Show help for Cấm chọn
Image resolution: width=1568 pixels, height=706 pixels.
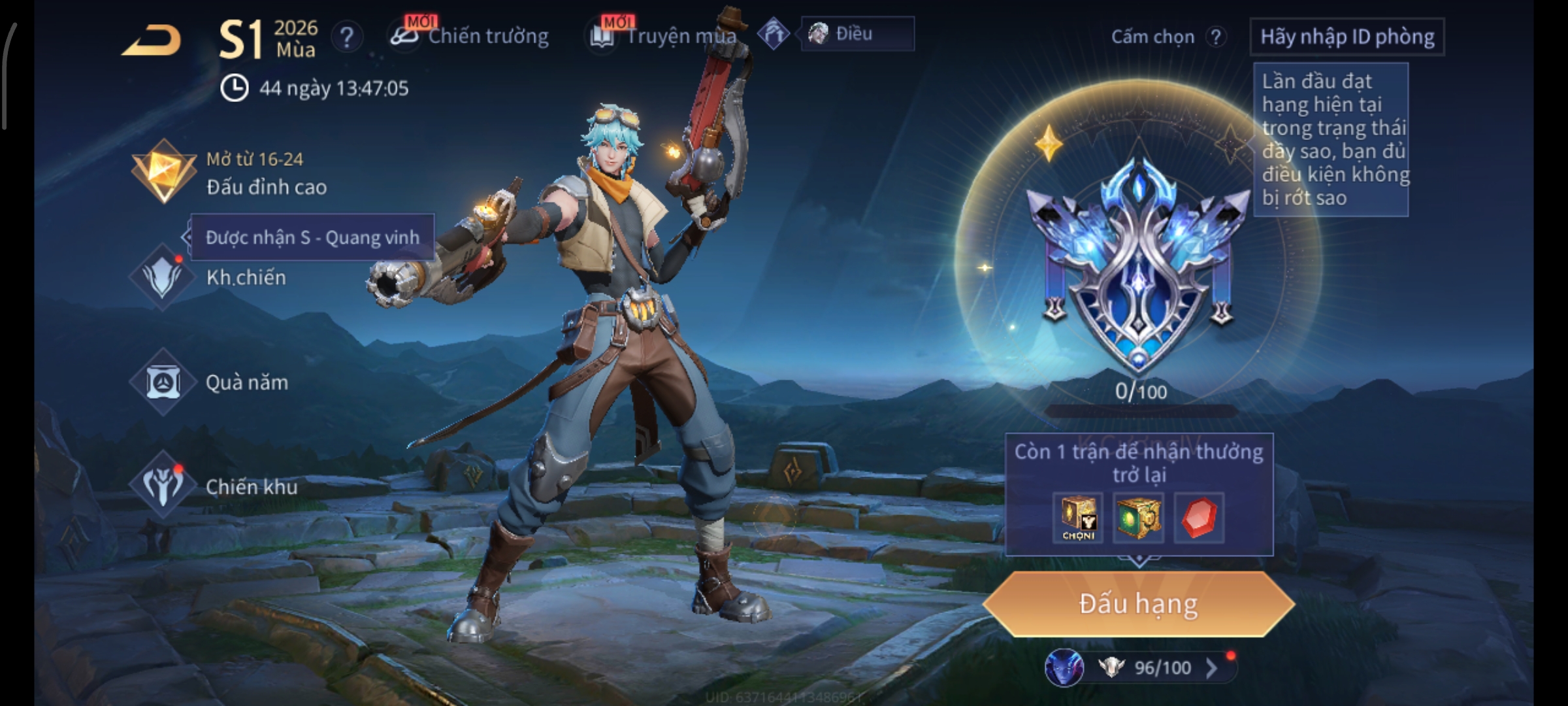[x=1215, y=37]
